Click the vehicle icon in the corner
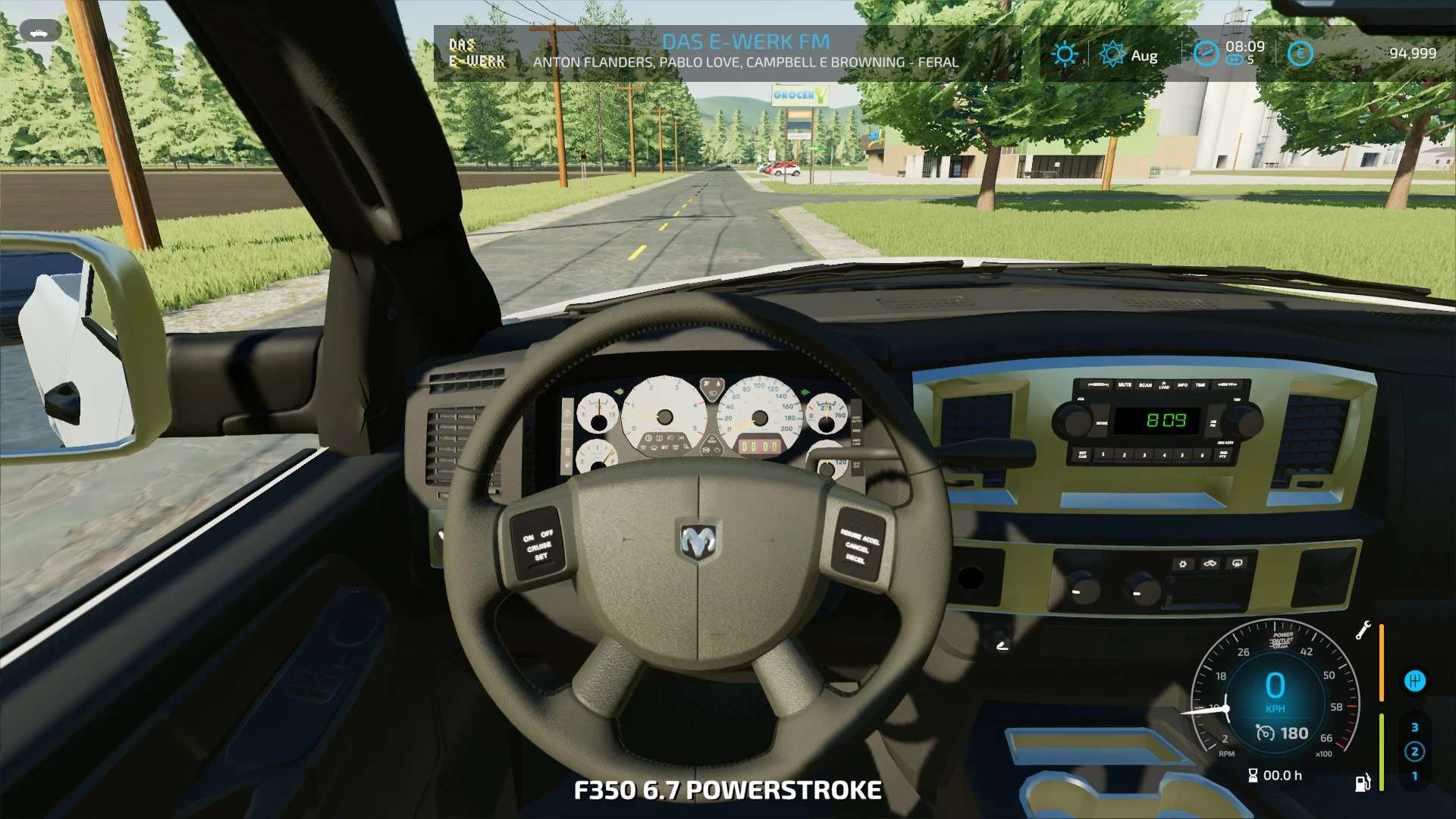Image resolution: width=1456 pixels, height=819 pixels. click(x=40, y=32)
